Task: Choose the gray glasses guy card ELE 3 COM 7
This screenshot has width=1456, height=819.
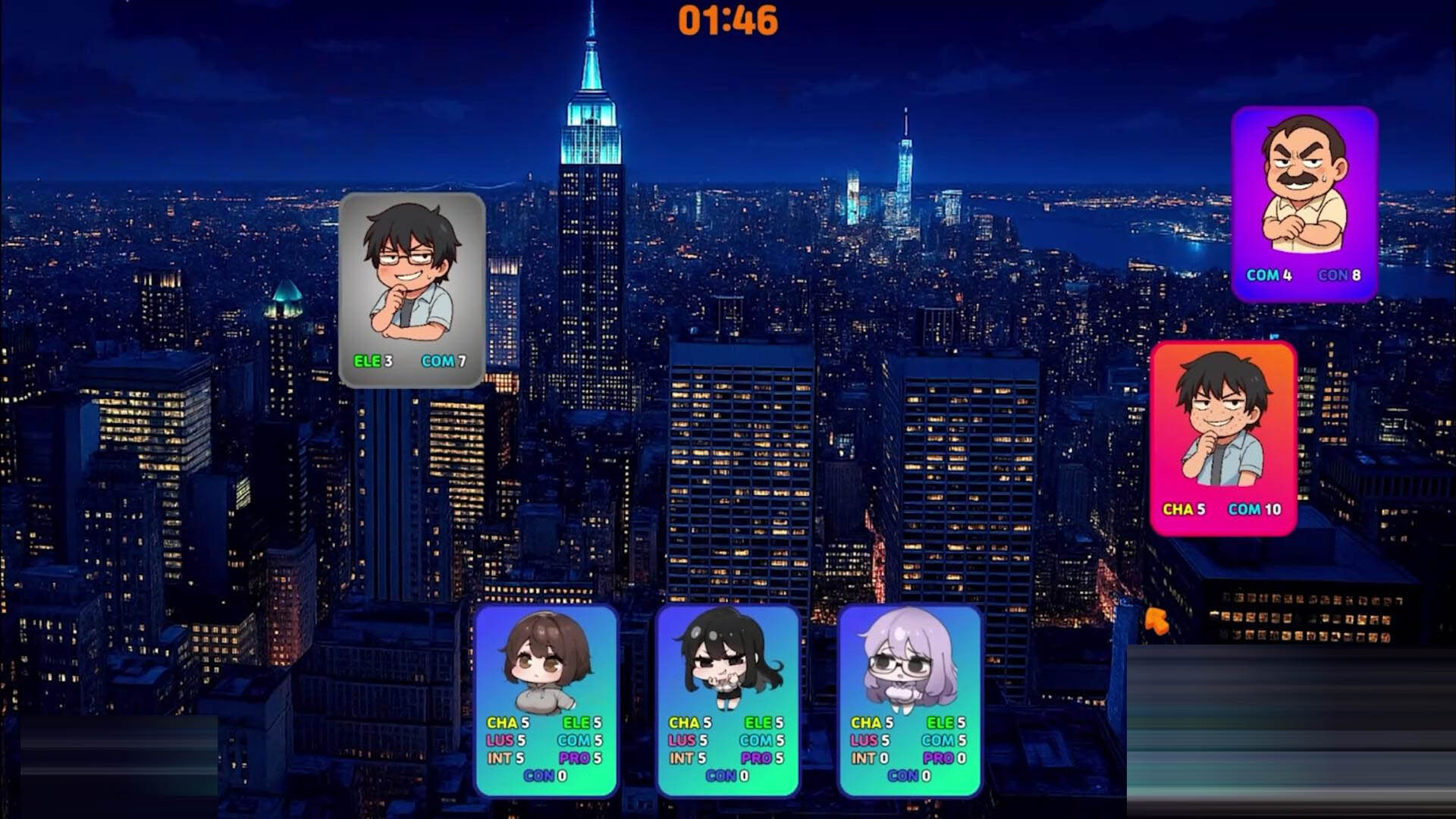Action: click(x=412, y=290)
